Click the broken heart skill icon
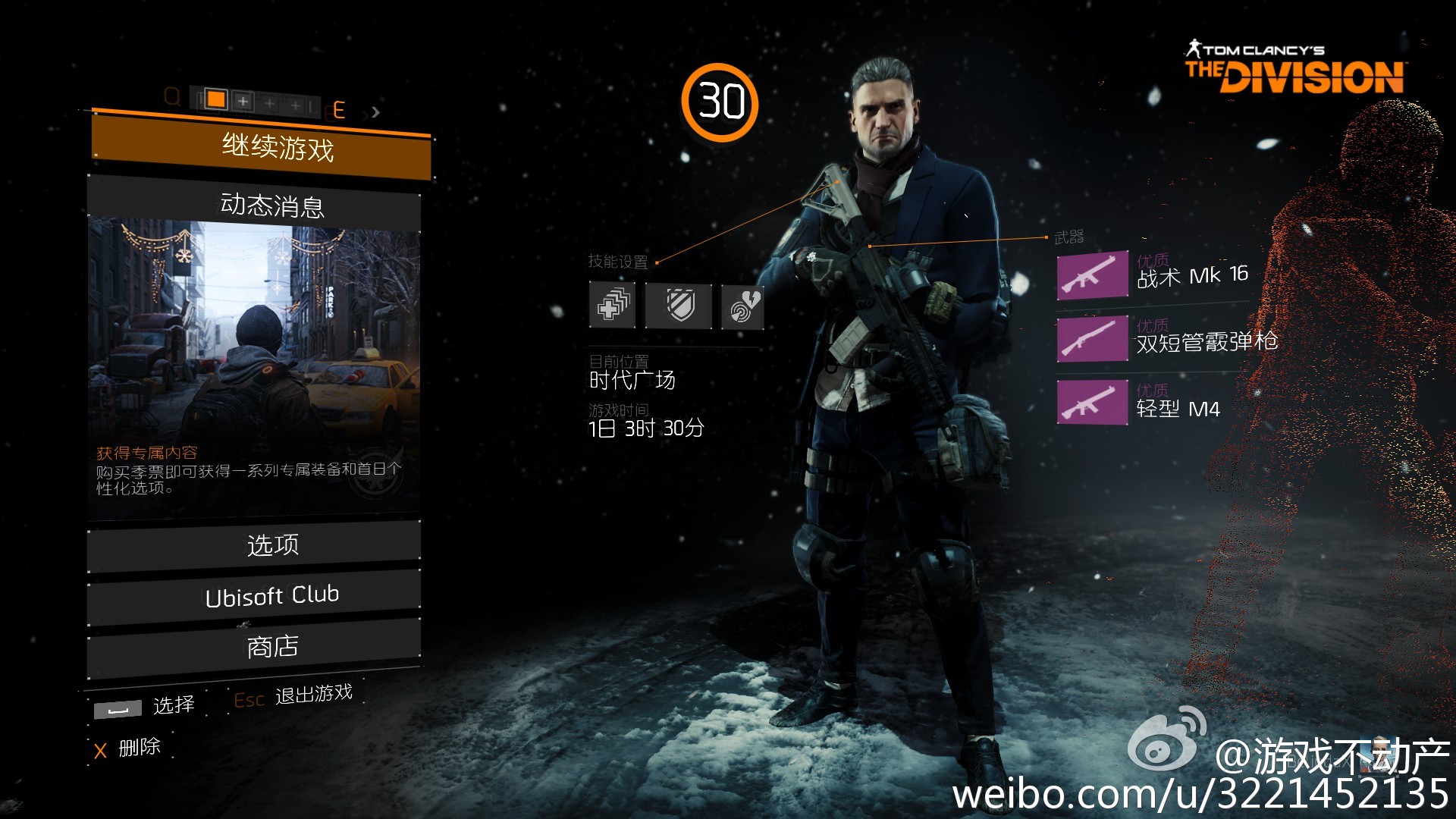Screen dimensions: 1456x819 pyautogui.click(x=742, y=306)
